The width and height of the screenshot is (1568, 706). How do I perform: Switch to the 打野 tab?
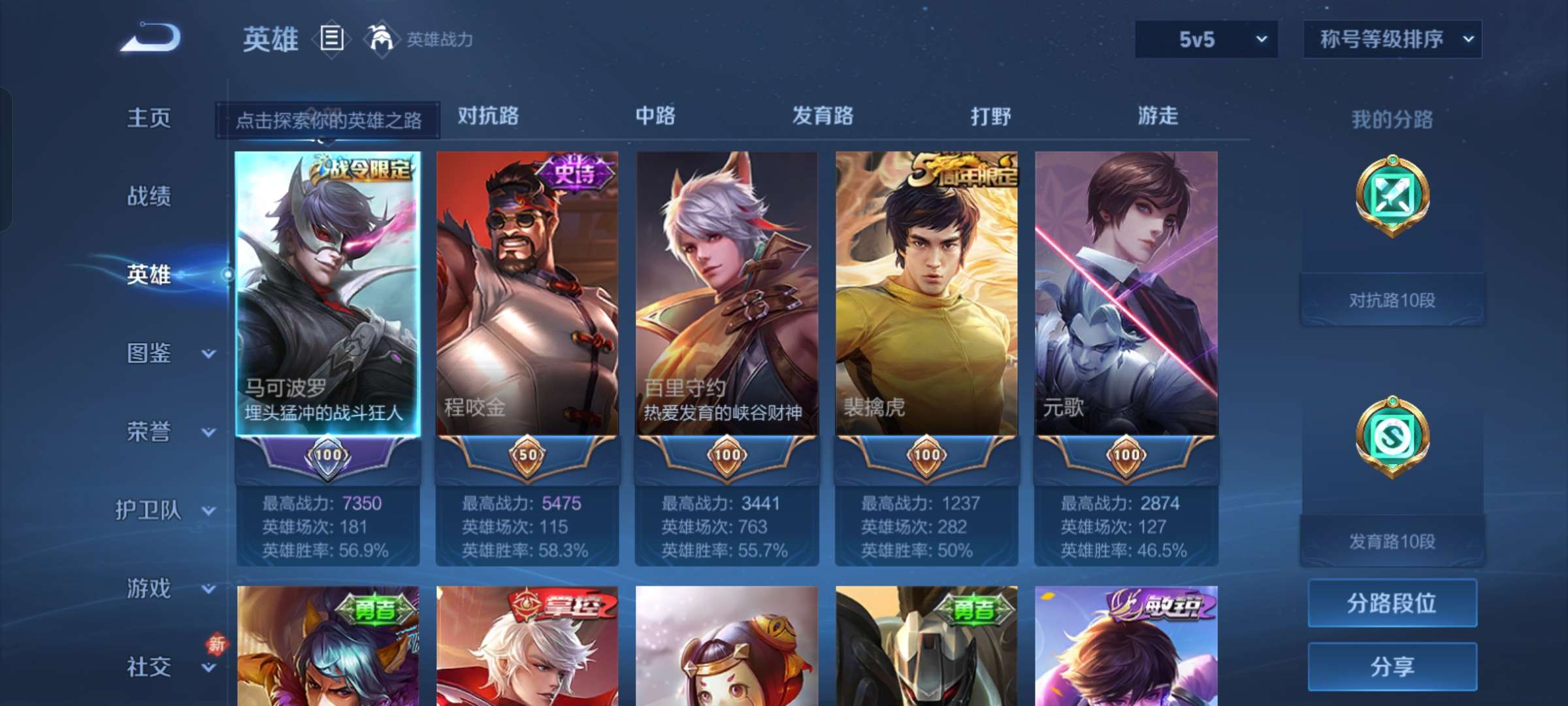(990, 116)
